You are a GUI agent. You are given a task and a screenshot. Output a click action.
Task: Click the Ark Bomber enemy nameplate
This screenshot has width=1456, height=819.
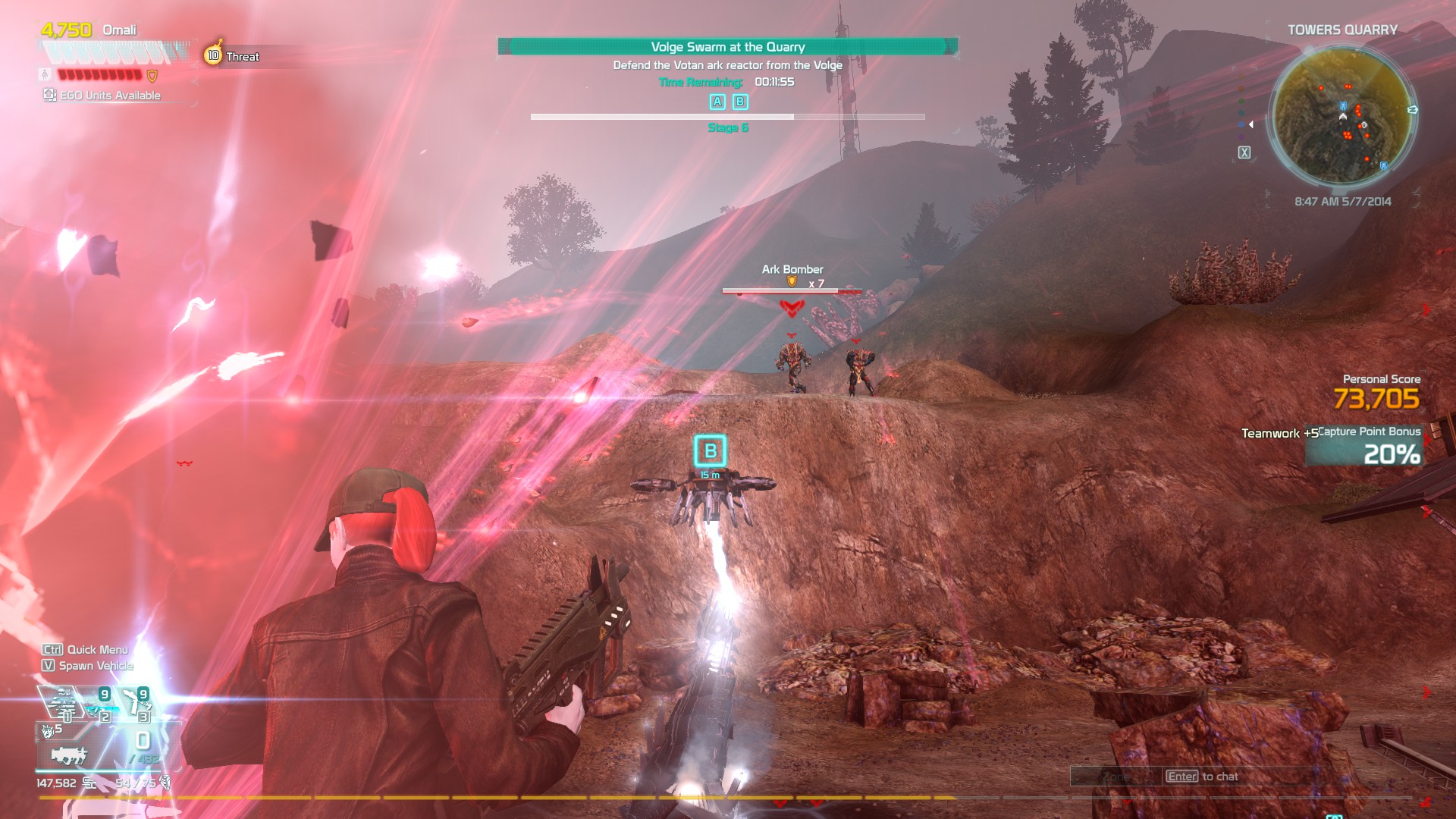click(792, 270)
